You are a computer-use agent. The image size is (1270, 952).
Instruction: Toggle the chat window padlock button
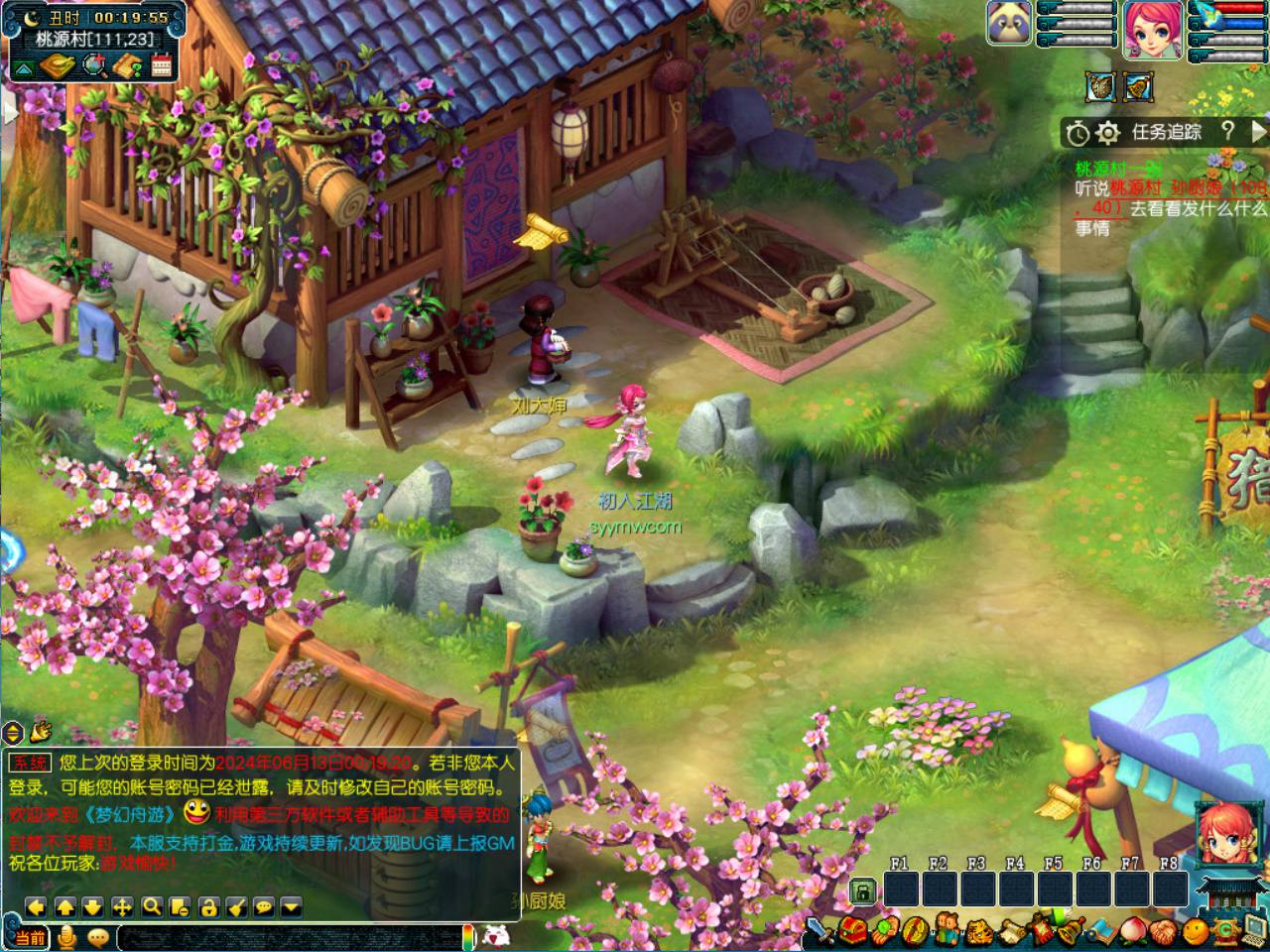207,906
